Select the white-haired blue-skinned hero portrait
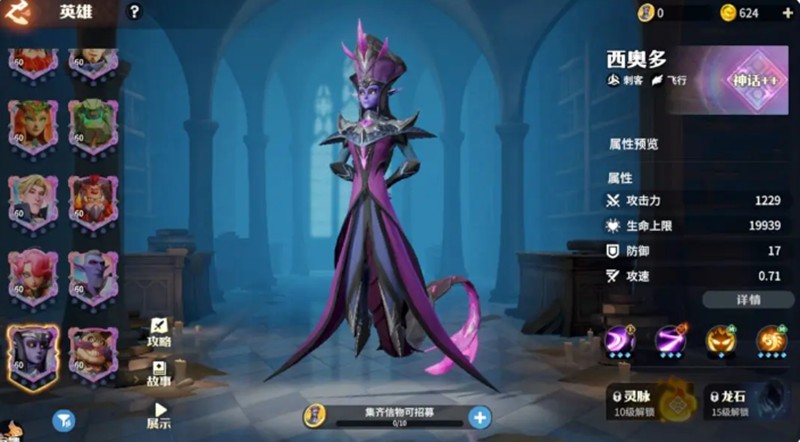Screen dimensions: 800x442 (93, 275)
